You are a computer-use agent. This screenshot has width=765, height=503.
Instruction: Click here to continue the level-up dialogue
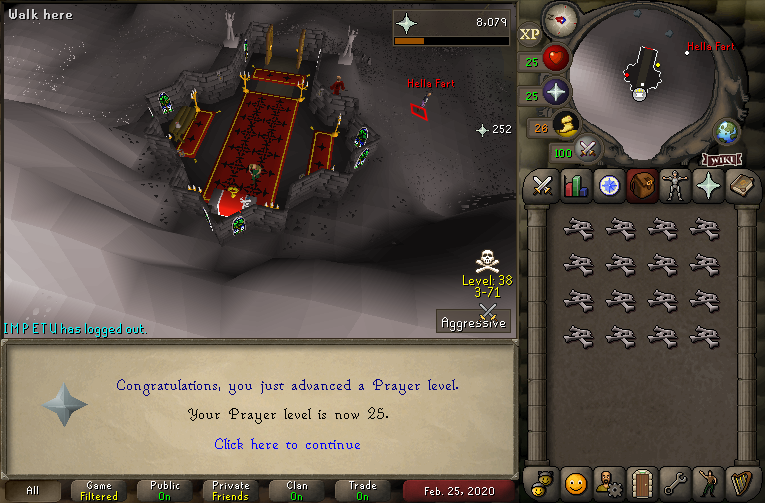tap(287, 444)
